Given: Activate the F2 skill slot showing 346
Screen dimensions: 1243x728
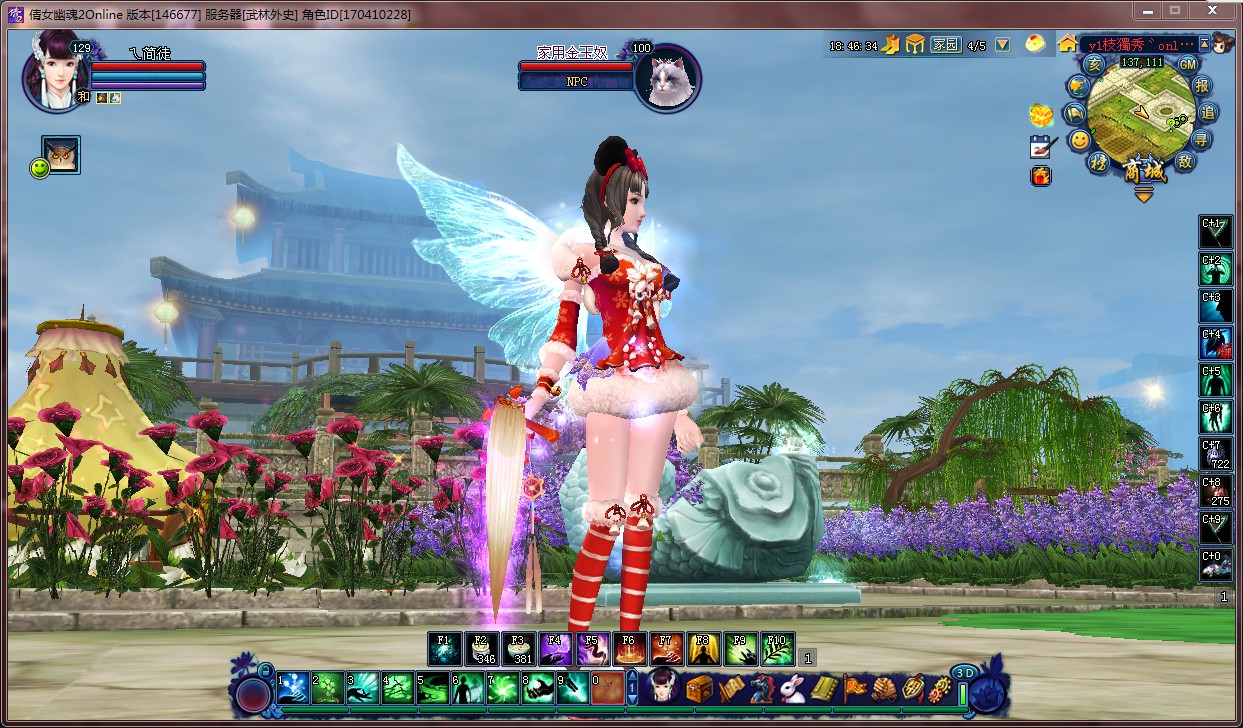Looking at the screenshot, I should pyautogui.click(x=482, y=649).
